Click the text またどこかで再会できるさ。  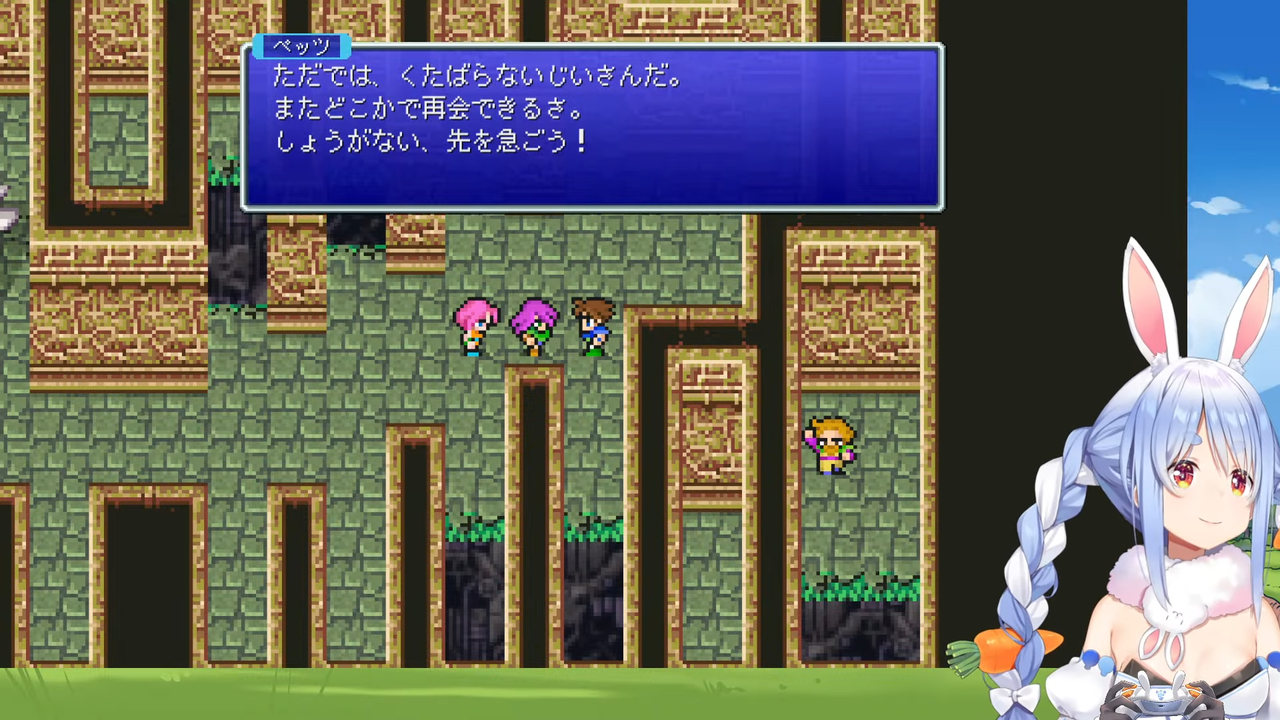pyautogui.click(x=430, y=109)
